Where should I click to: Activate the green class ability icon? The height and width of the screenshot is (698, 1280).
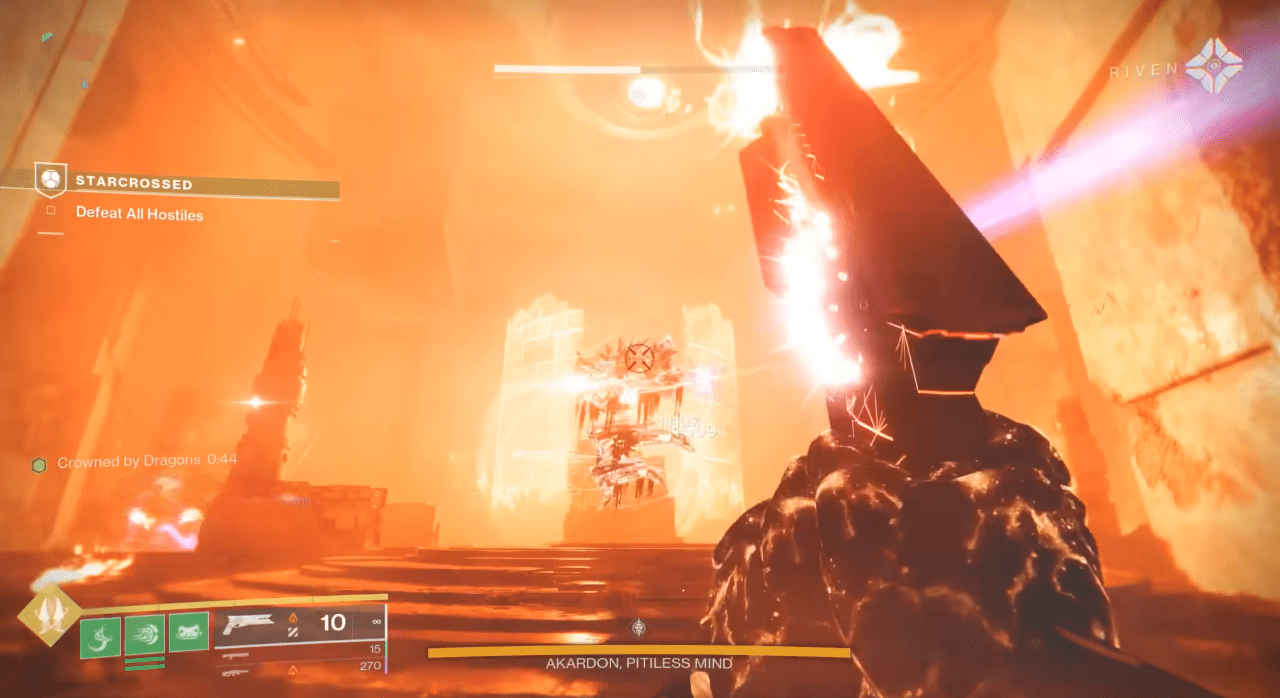[189, 633]
